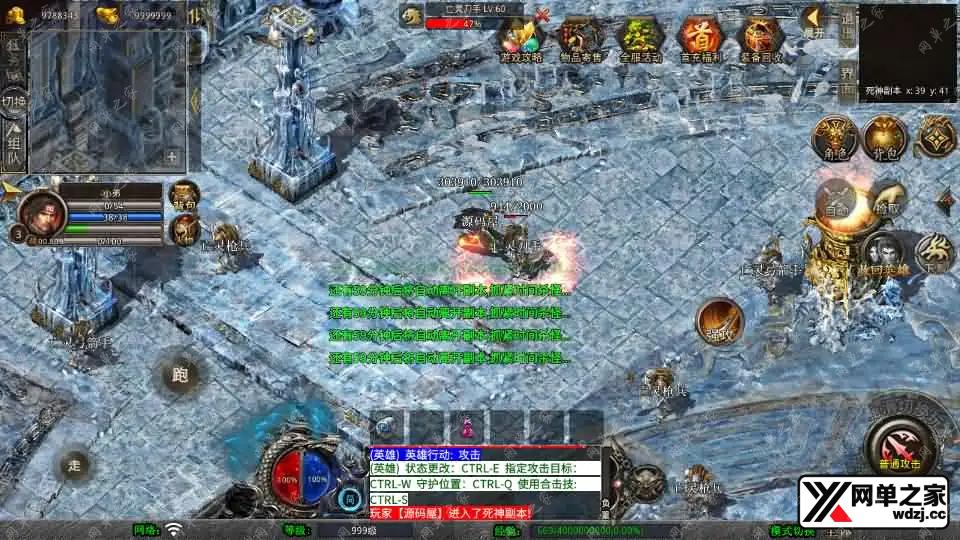Open the hero's 背包 bag icon

point(184,194)
